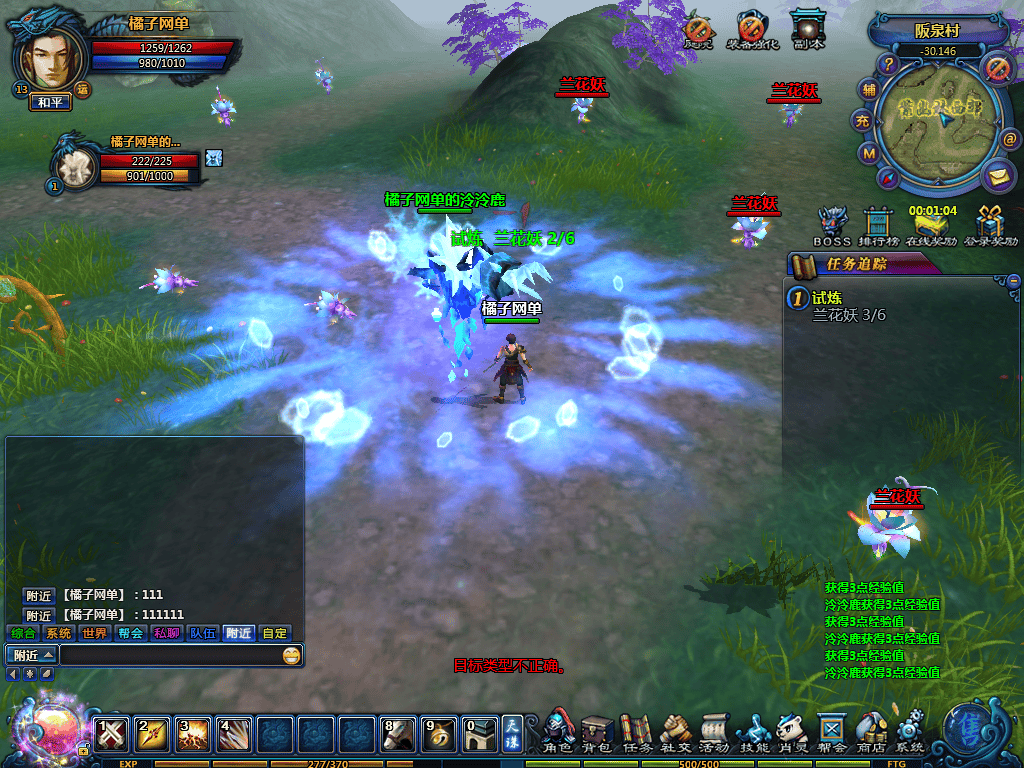Open the chat emoji picker

click(291, 655)
